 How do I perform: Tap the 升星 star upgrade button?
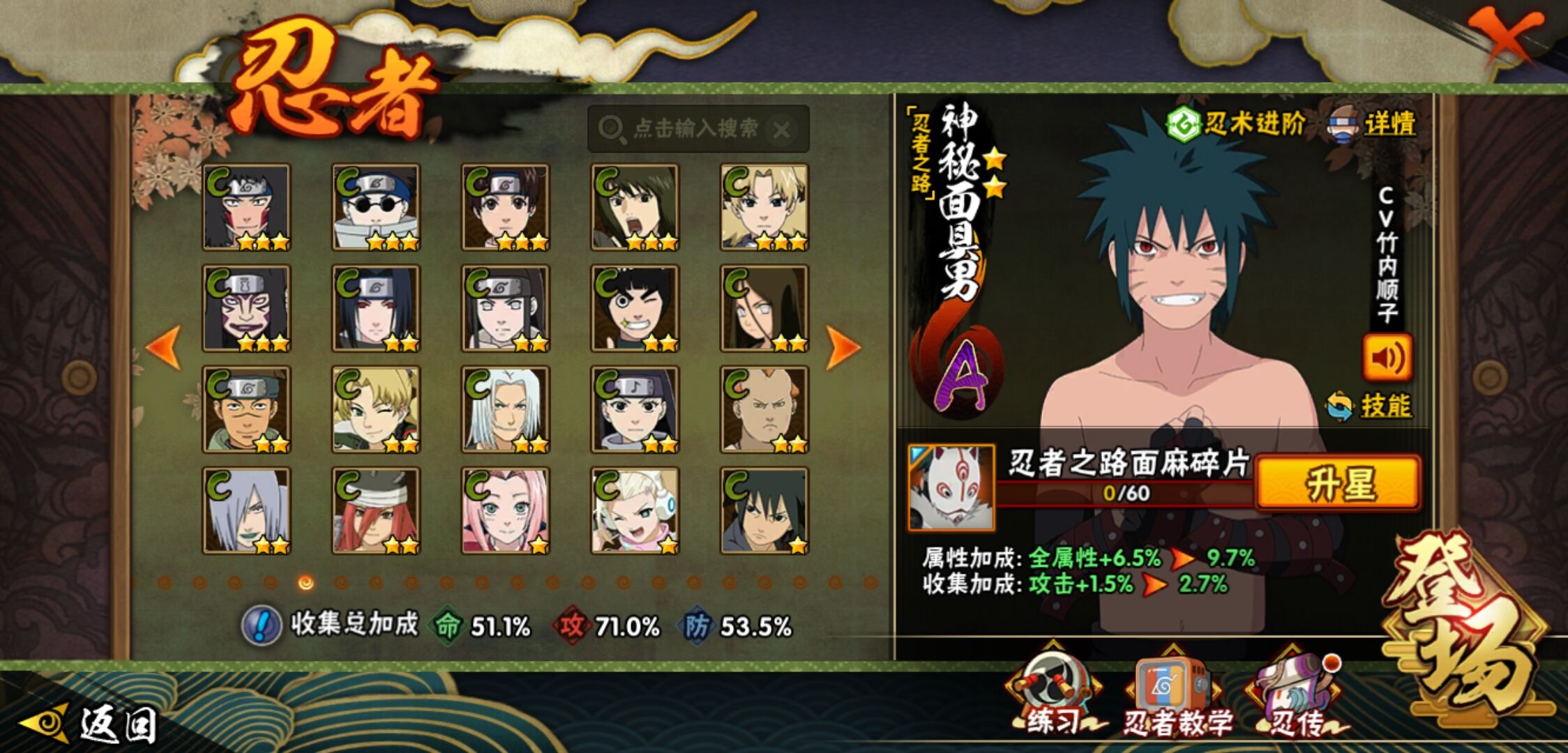click(1338, 484)
